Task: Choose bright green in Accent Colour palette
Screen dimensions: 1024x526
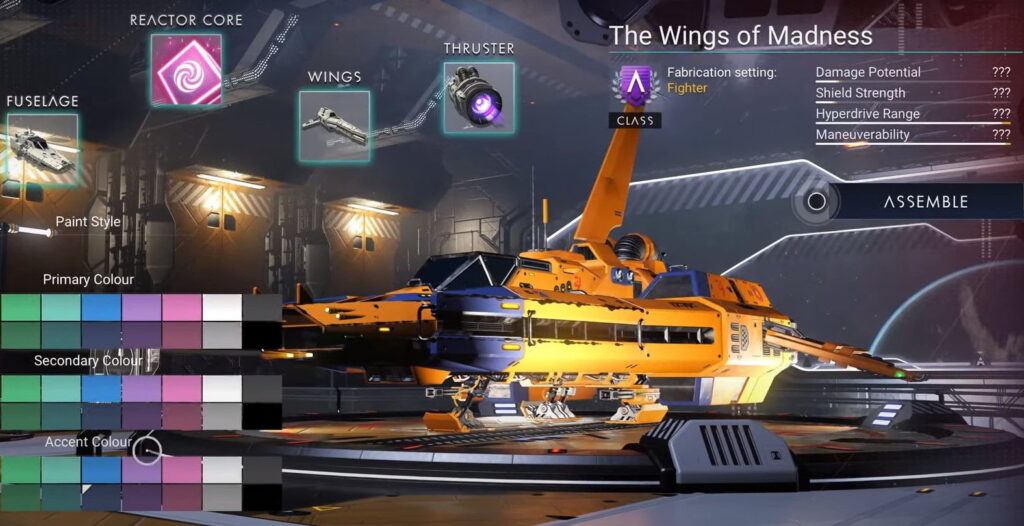Action: click(x=20, y=469)
